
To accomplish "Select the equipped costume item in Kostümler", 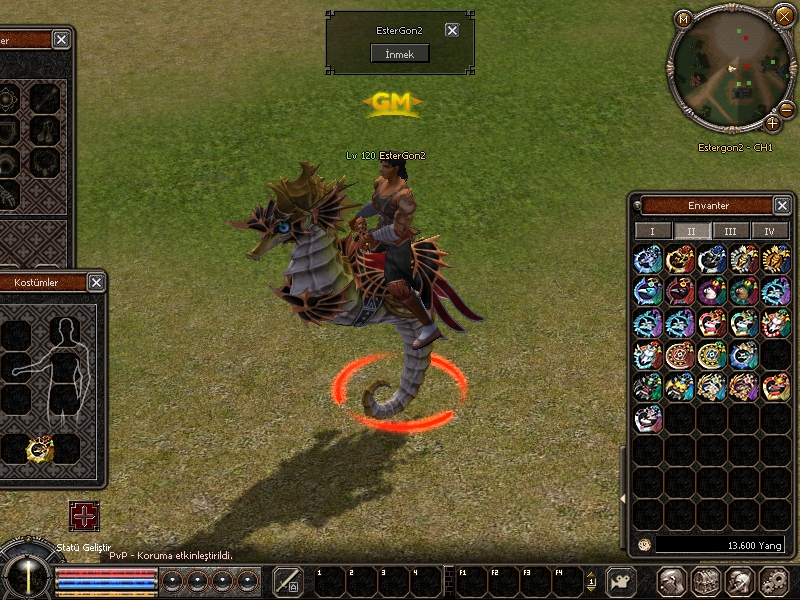I will click(x=40, y=450).
